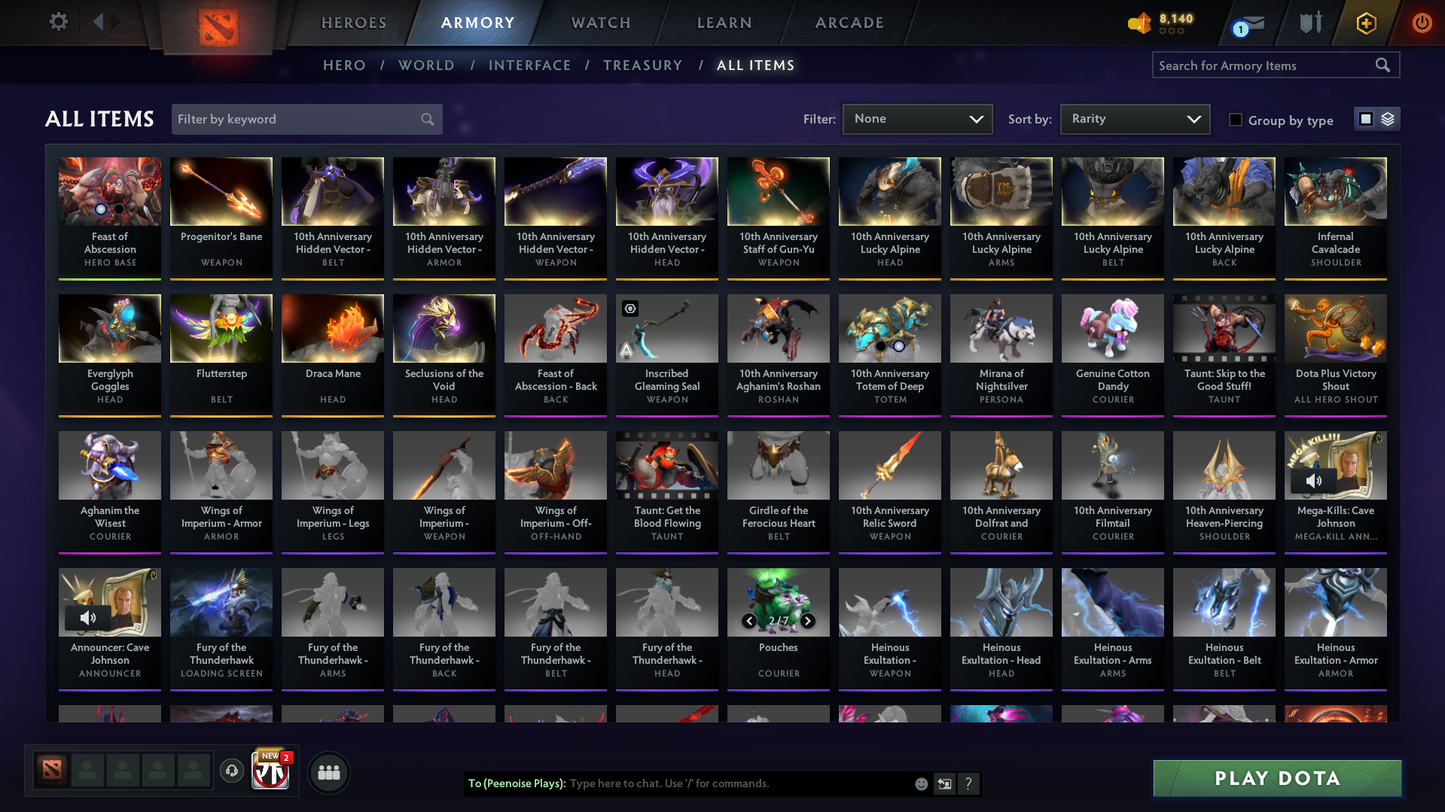Open the Sort by Rarity dropdown
The height and width of the screenshot is (812, 1445).
pyautogui.click(x=1134, y=118)
